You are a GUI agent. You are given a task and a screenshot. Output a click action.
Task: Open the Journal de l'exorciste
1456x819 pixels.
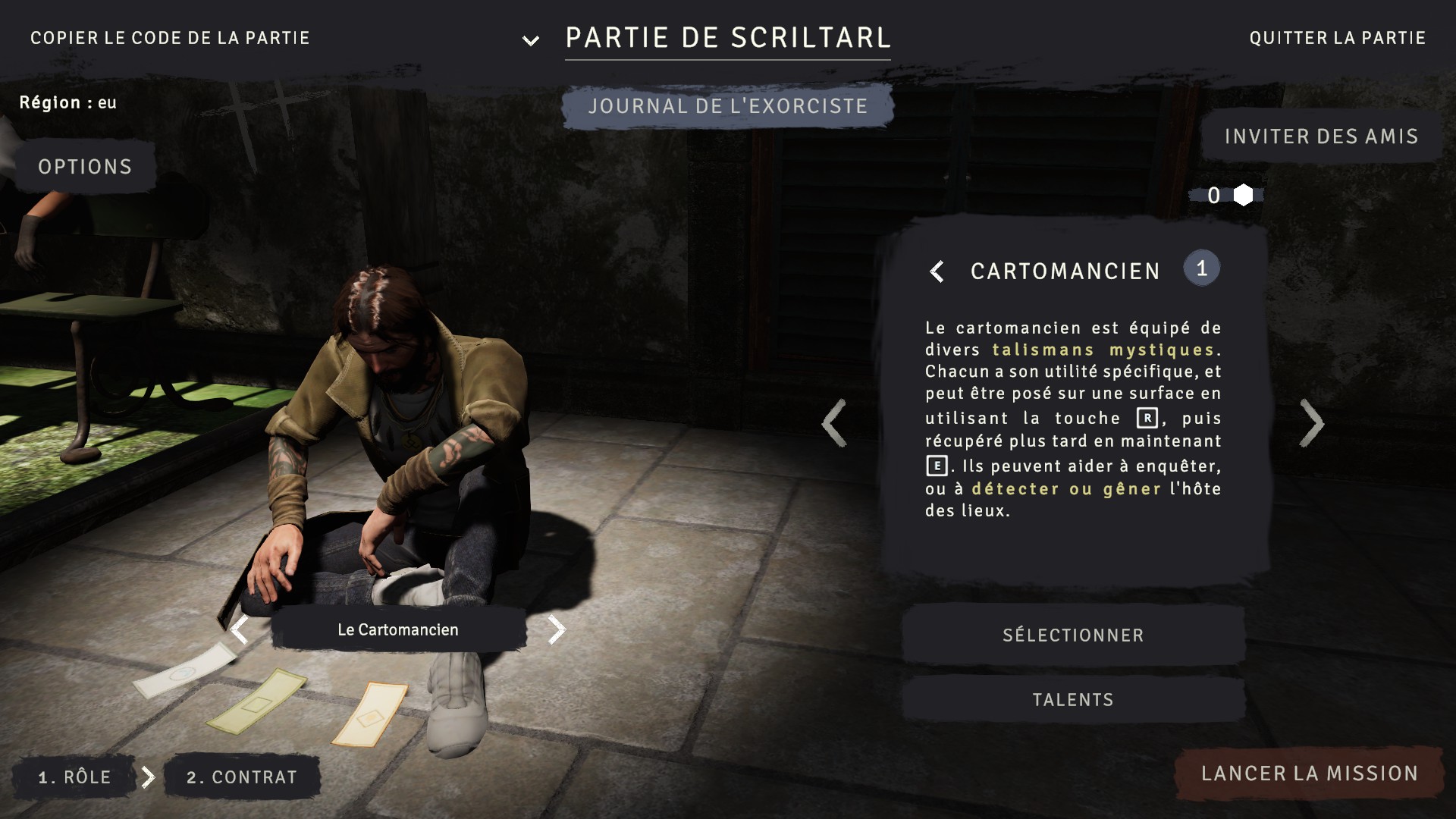pos(727,106)
